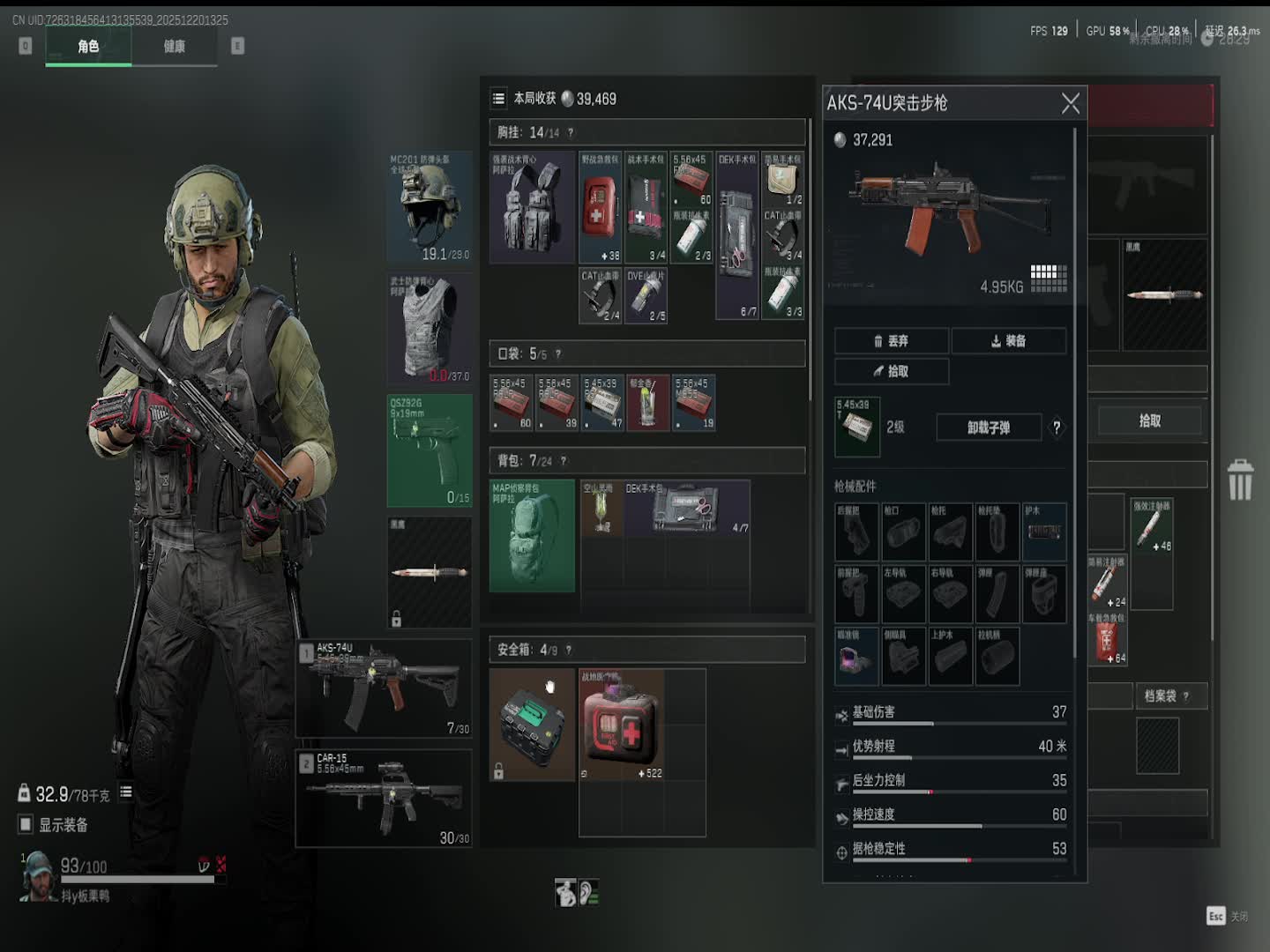Select the red dot sight attachment slot
Screen dimensions: 1270x952
[x=855, y=657]
